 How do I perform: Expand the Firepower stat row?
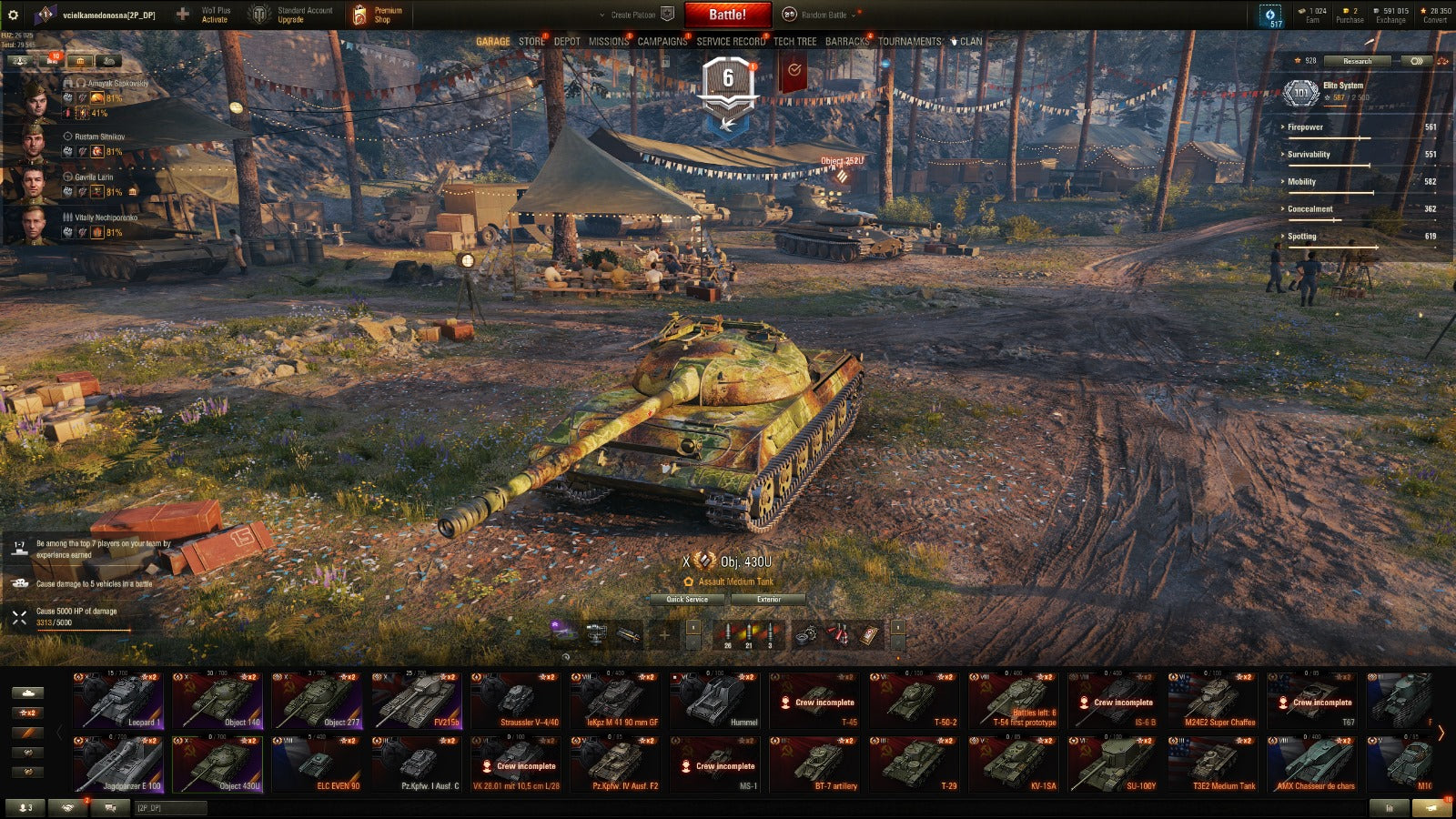[1305, 127]
